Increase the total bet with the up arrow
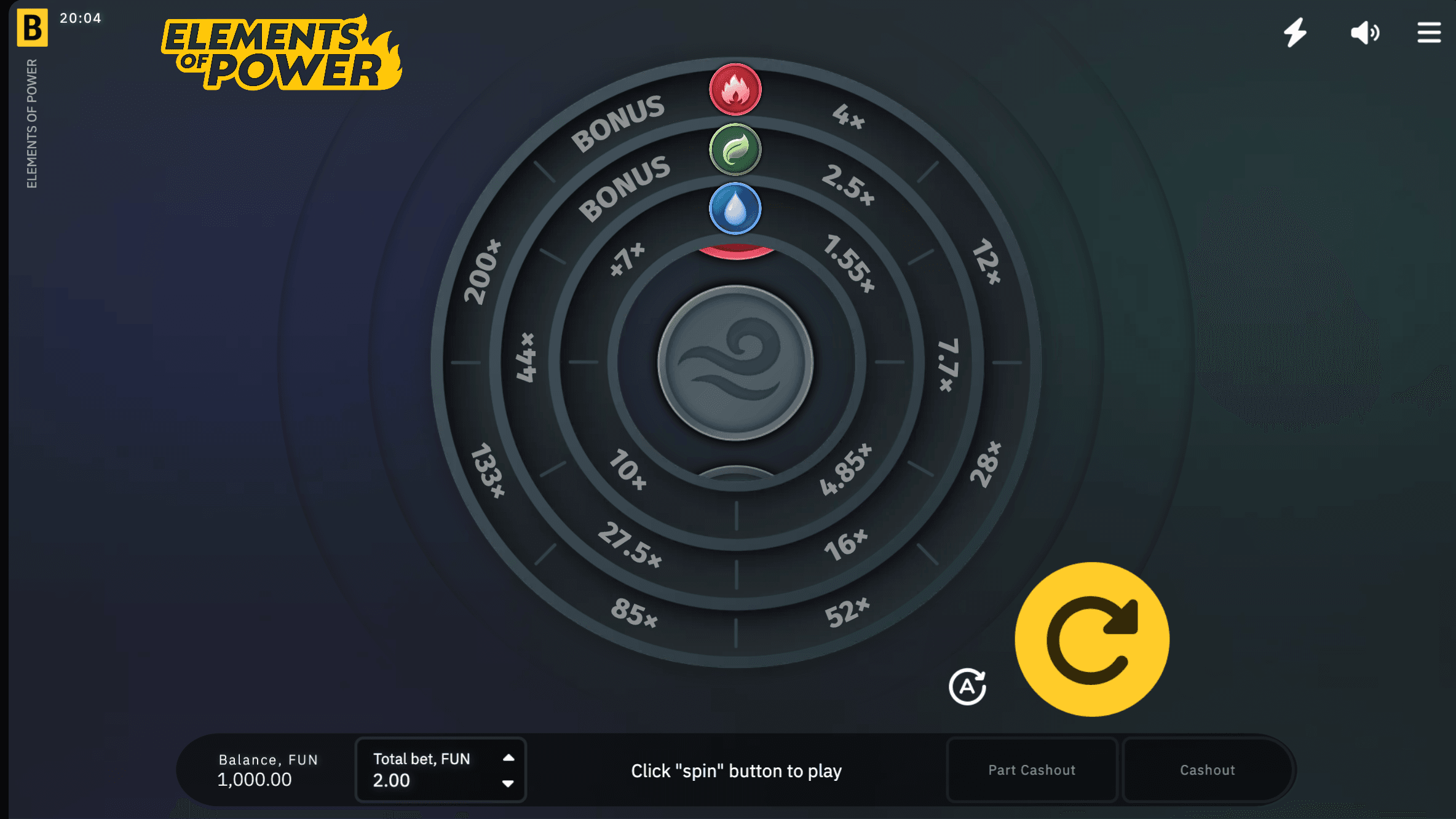The height and width of the screenshot is (819, 1456). pos(509,758)
